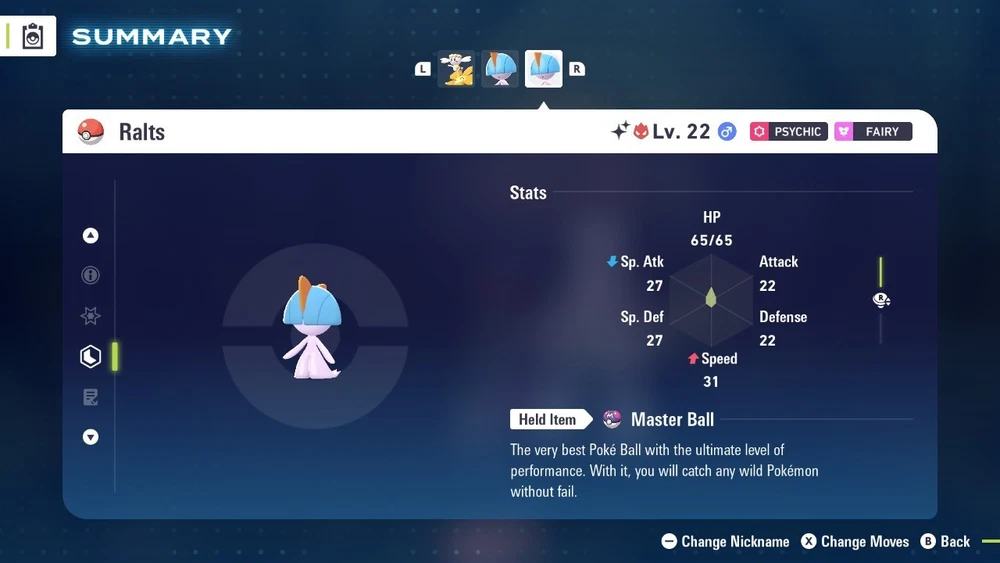The height and width of the screenshot is (563, 1000).
Task: Choose the unhighlighted Ralts party thumbnail
Action: pos(501,69)
